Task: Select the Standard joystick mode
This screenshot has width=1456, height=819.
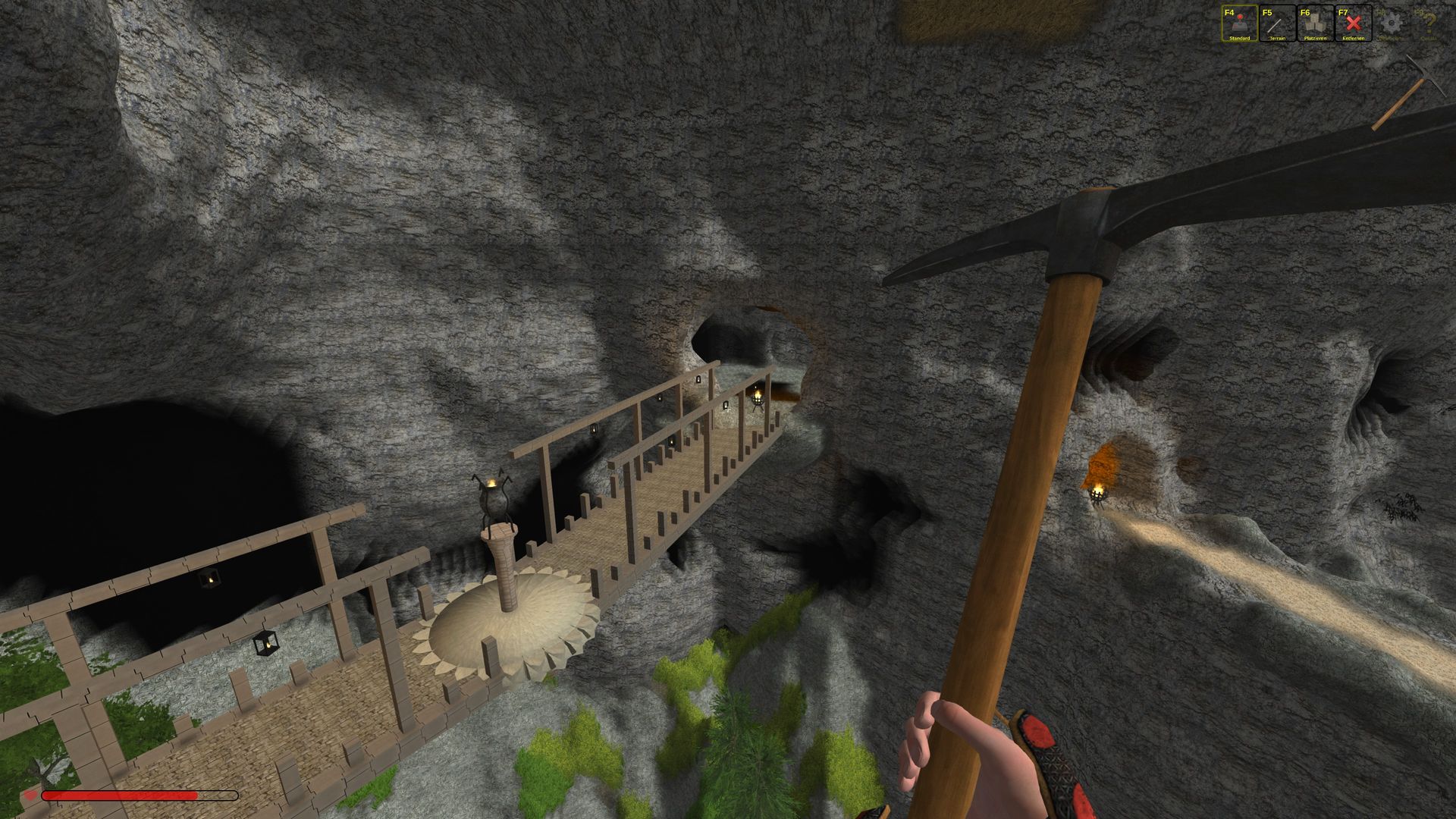Action: pos(1239,24)
